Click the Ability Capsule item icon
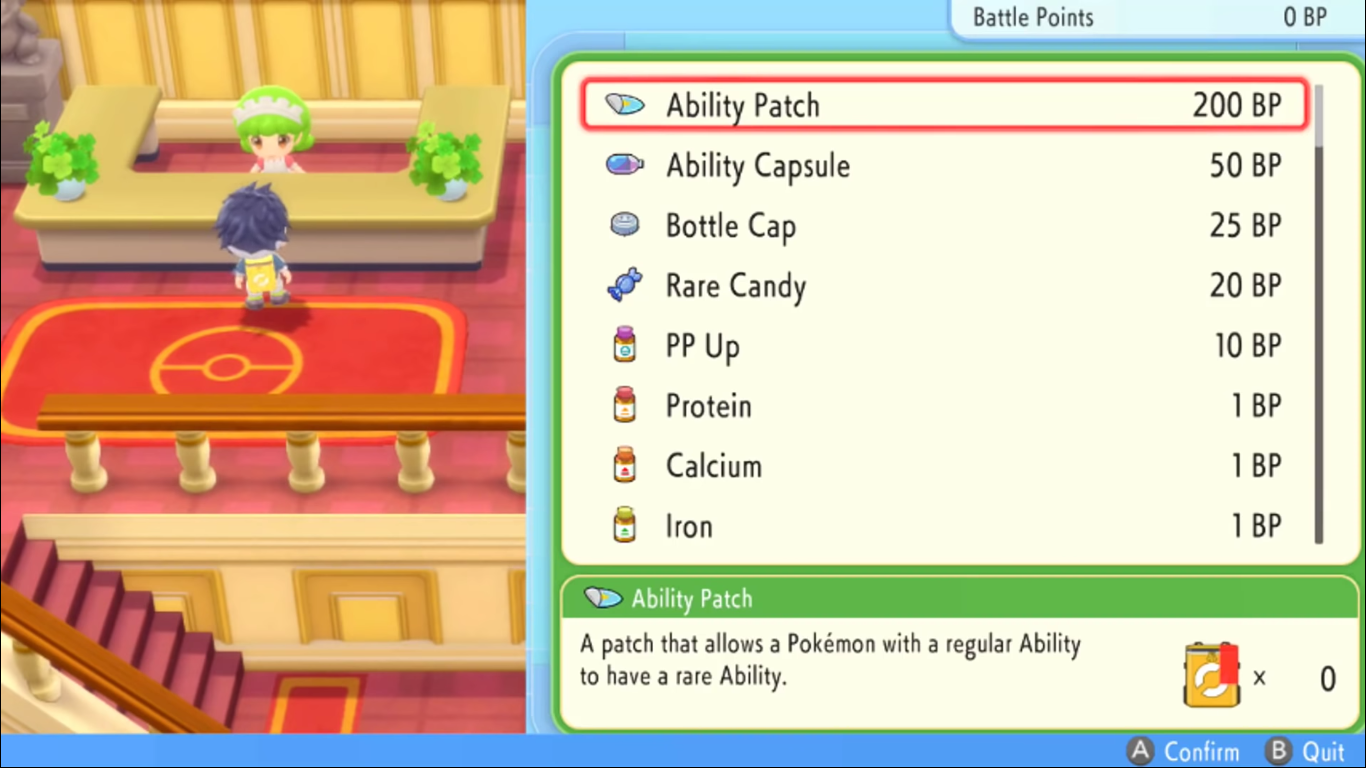This screenshot has width=1366, height=768. click(x=623, y=164)
